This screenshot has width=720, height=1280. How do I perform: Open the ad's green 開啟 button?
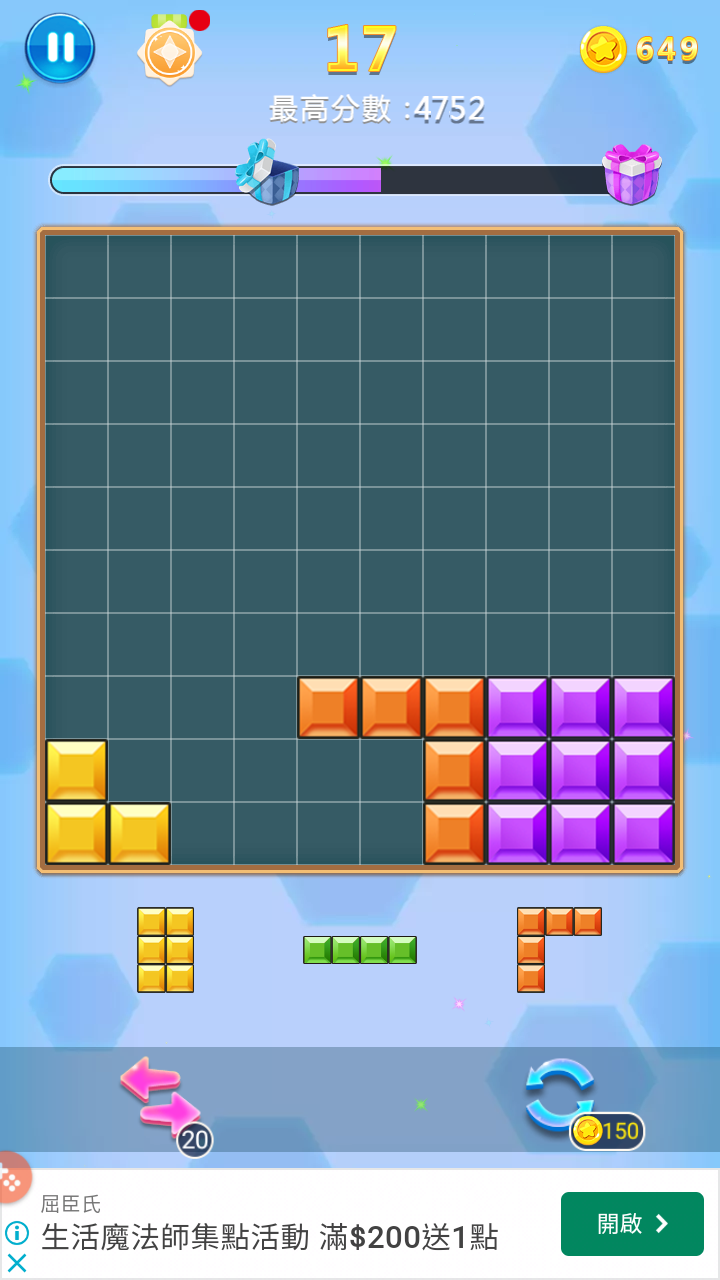click(x=632, y=1224)
